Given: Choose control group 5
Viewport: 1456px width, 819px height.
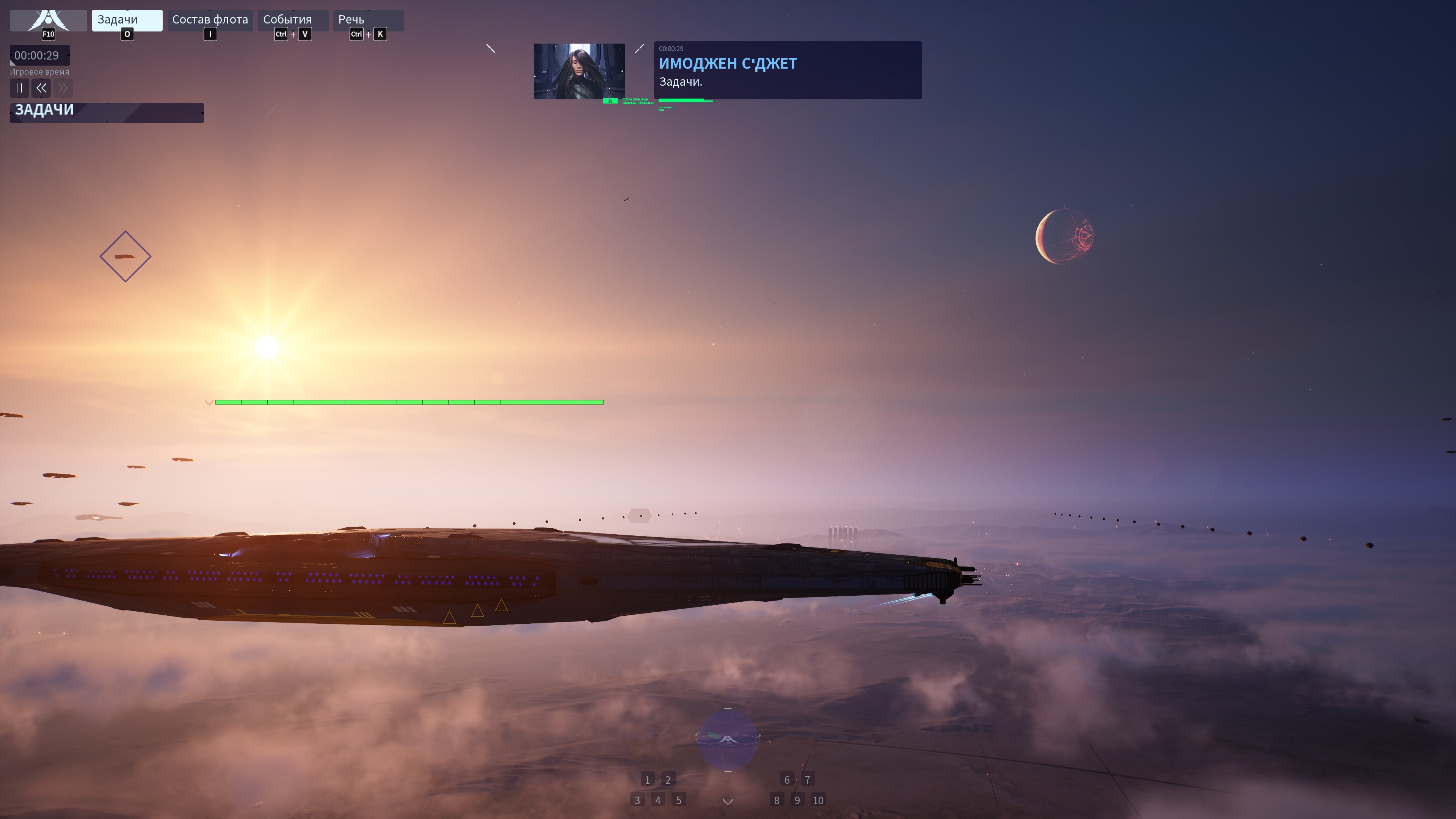Looking at the screenshot, I should pos(679,800).
